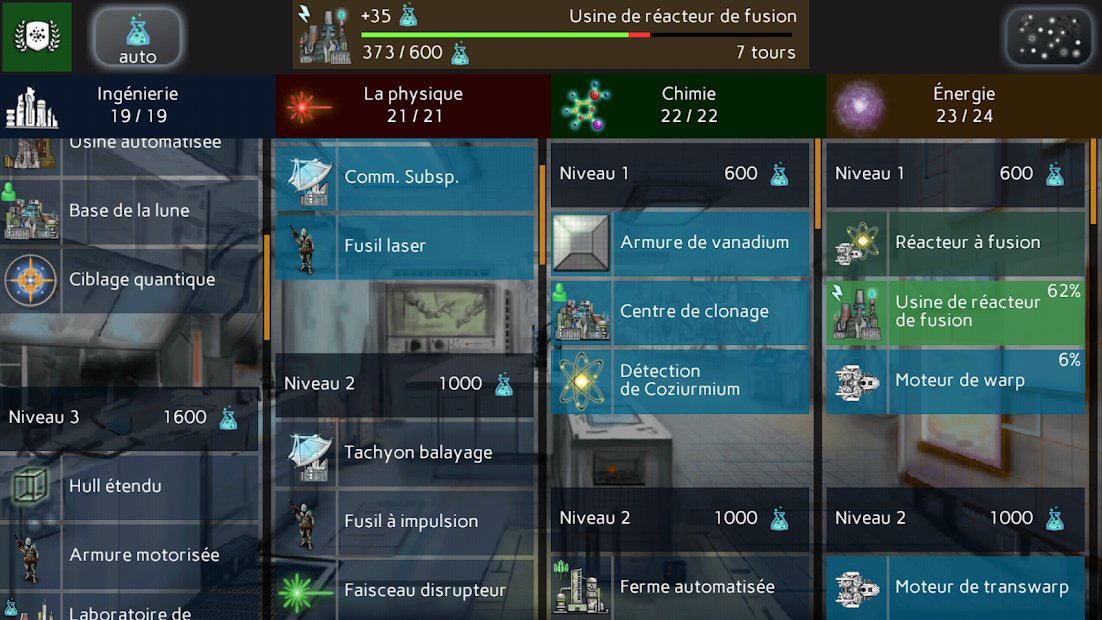The height and width of the screenshot is (620, 1102).
Task: Choose Fusil à impulsion research
Action: coord(405,521)
